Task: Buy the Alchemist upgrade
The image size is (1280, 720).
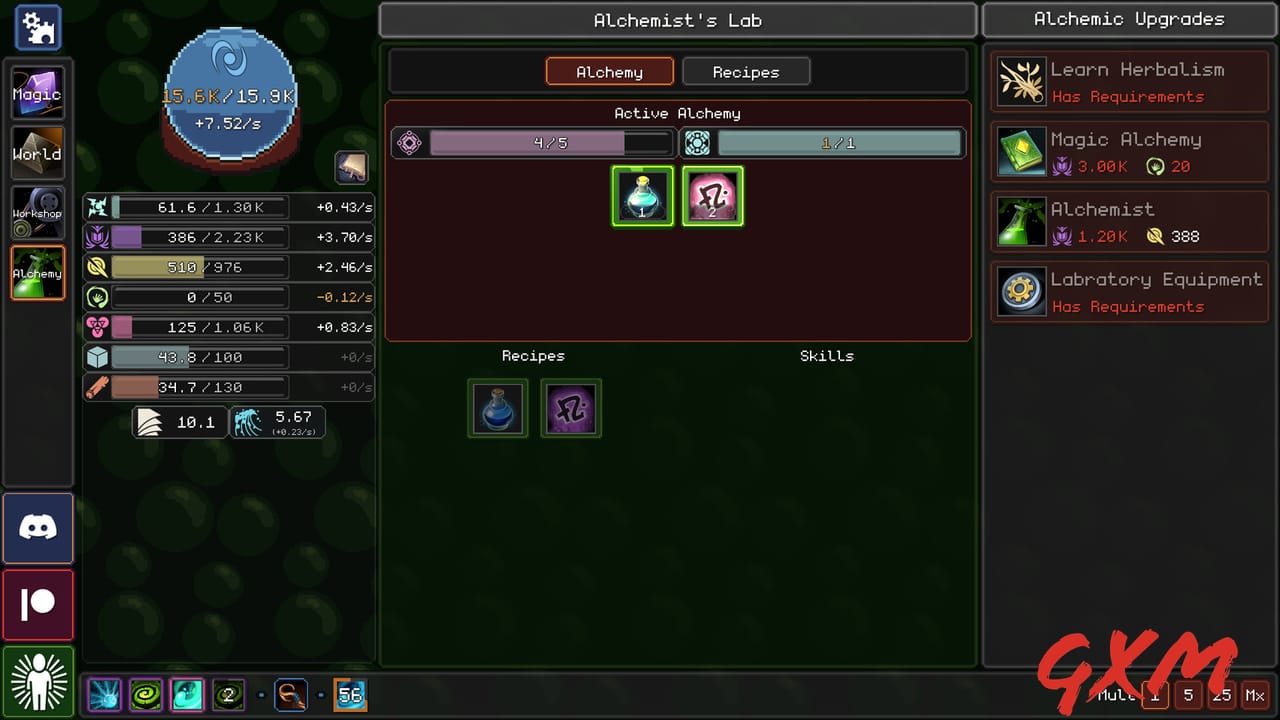Action: (x=1128, y=221)
